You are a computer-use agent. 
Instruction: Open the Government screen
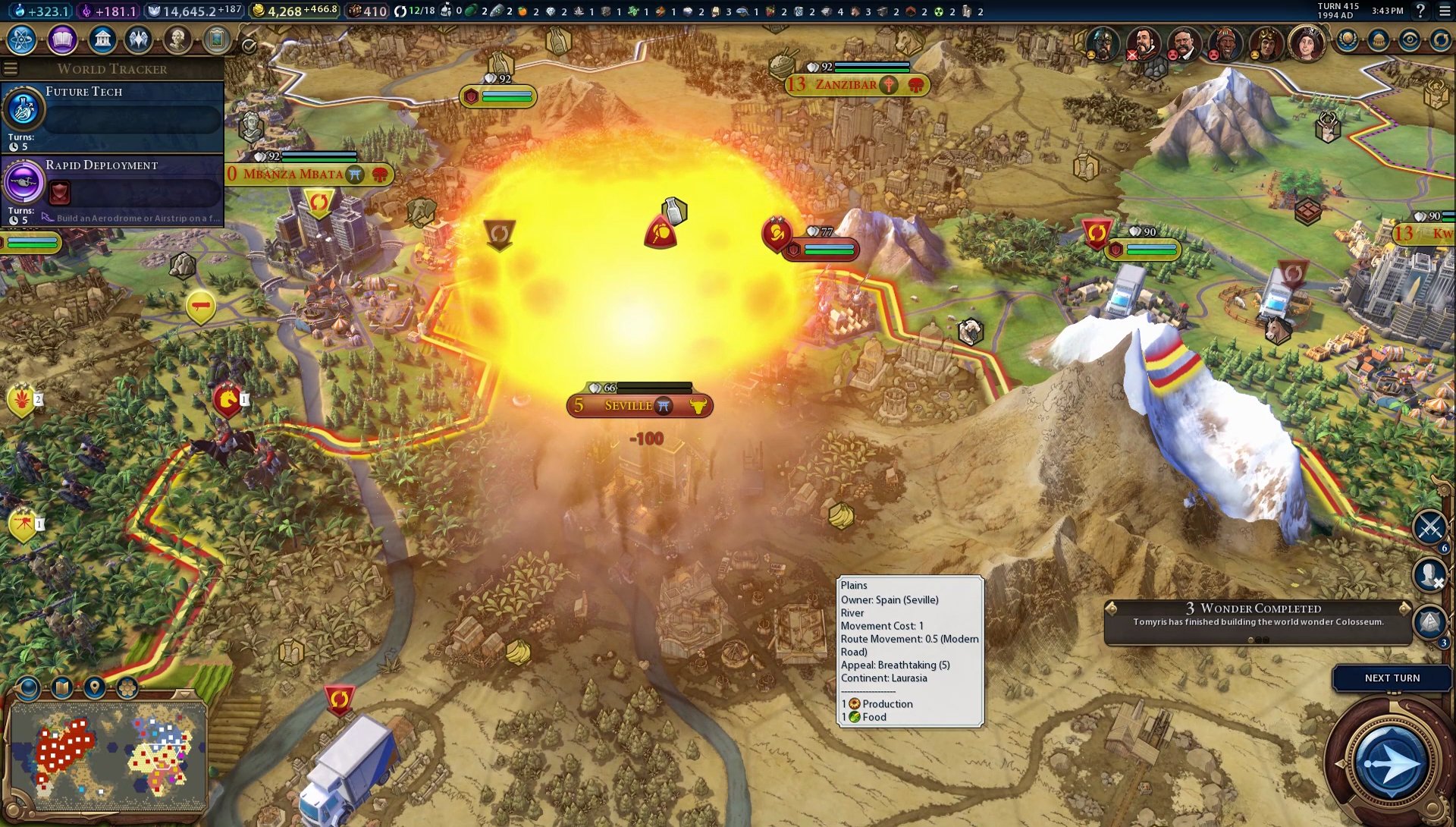click(x=102, y=41)
